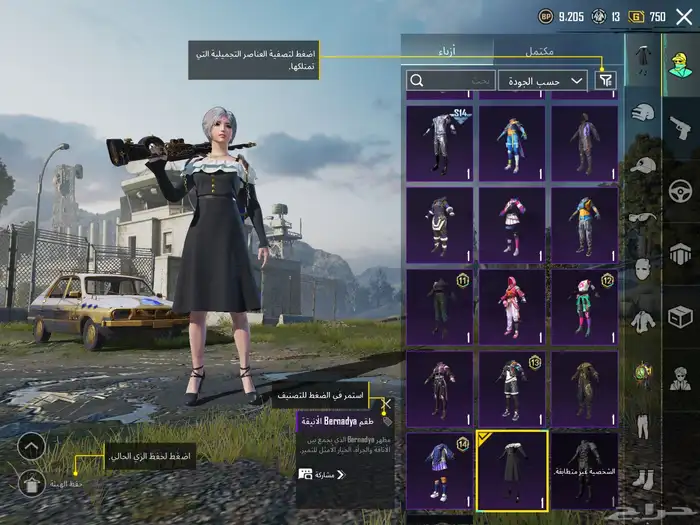Show the cap headwear category
The height and width of the screenshot is (525, 700).
click(x=642, y=165)
